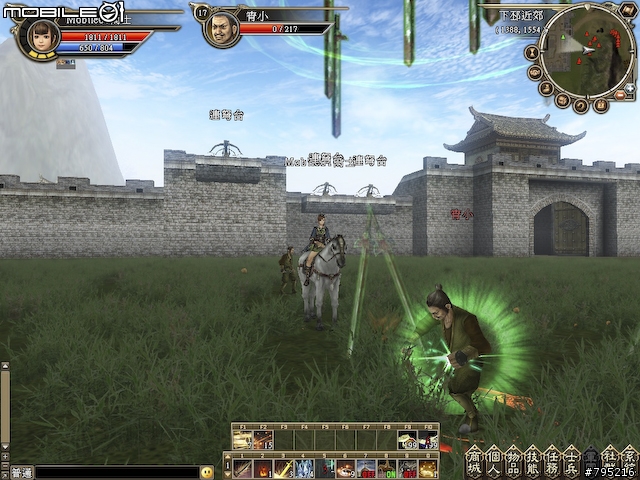The height and width of the screenshot is (480, 640).
Task: Select target 曹小's portrait
Action: point(222,29)
